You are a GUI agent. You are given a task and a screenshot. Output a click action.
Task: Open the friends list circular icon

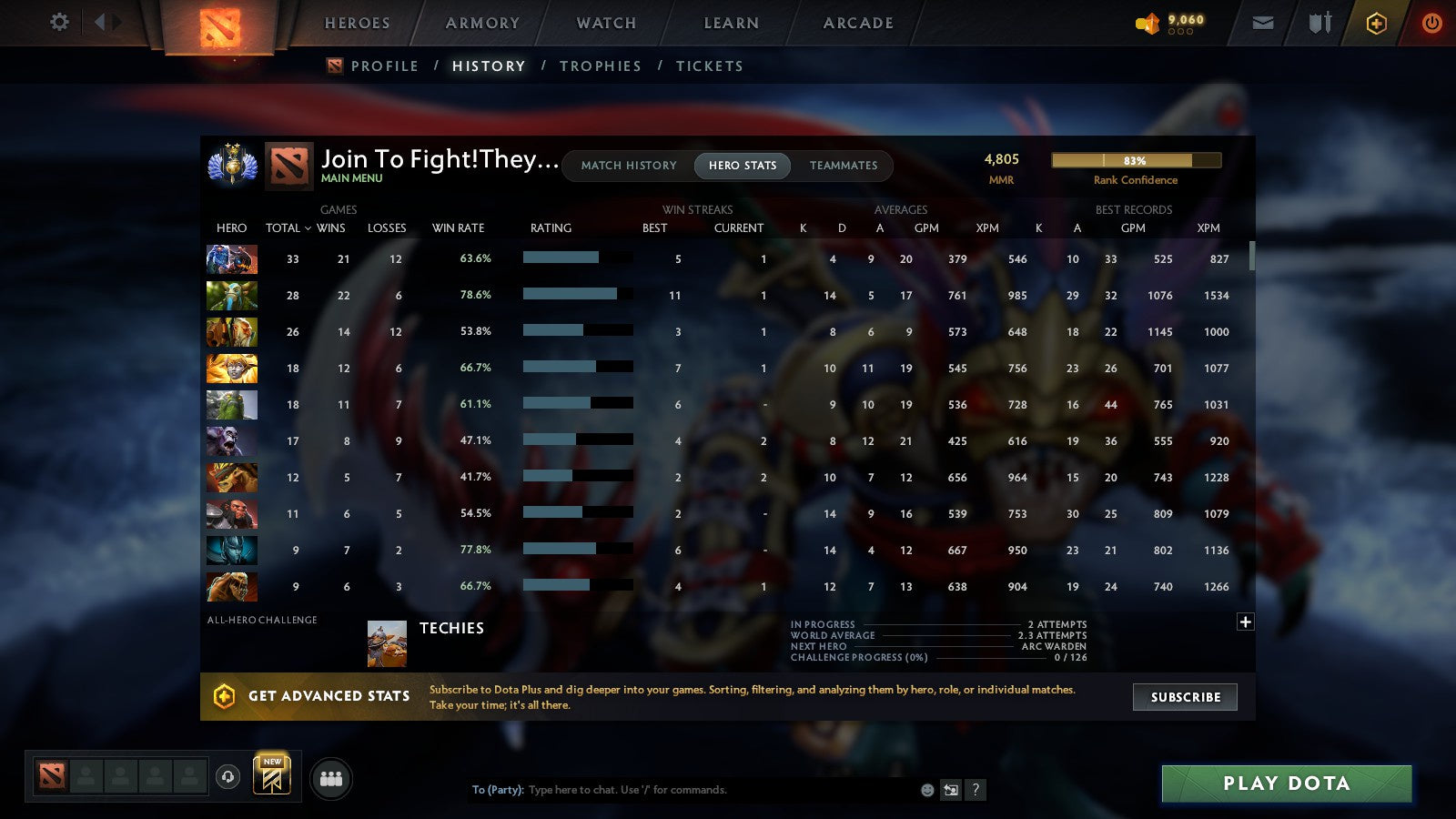pos(331,779)
